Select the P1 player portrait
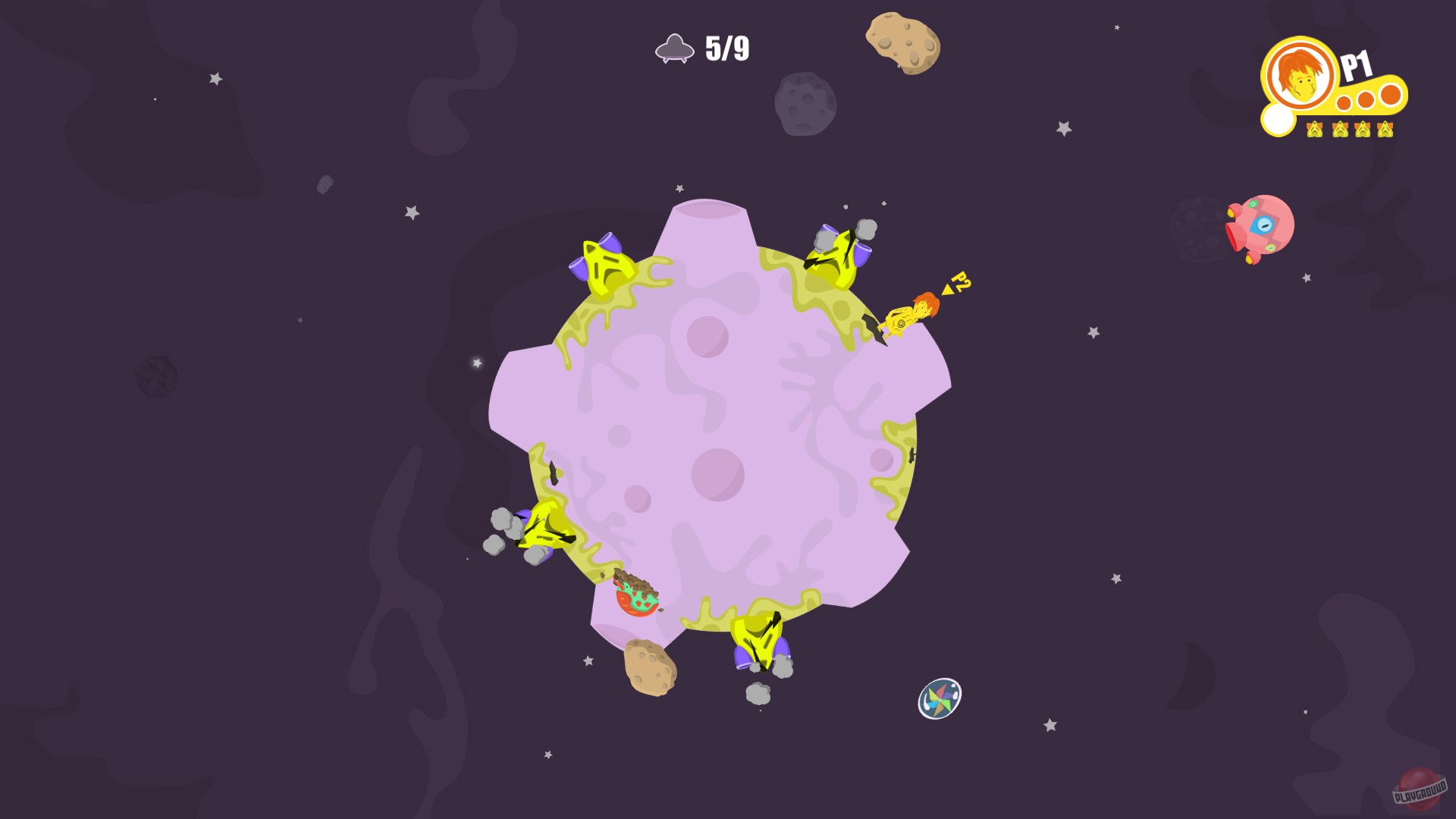This screenshot has width=1456, height=819. click(x=1298, y=78)
